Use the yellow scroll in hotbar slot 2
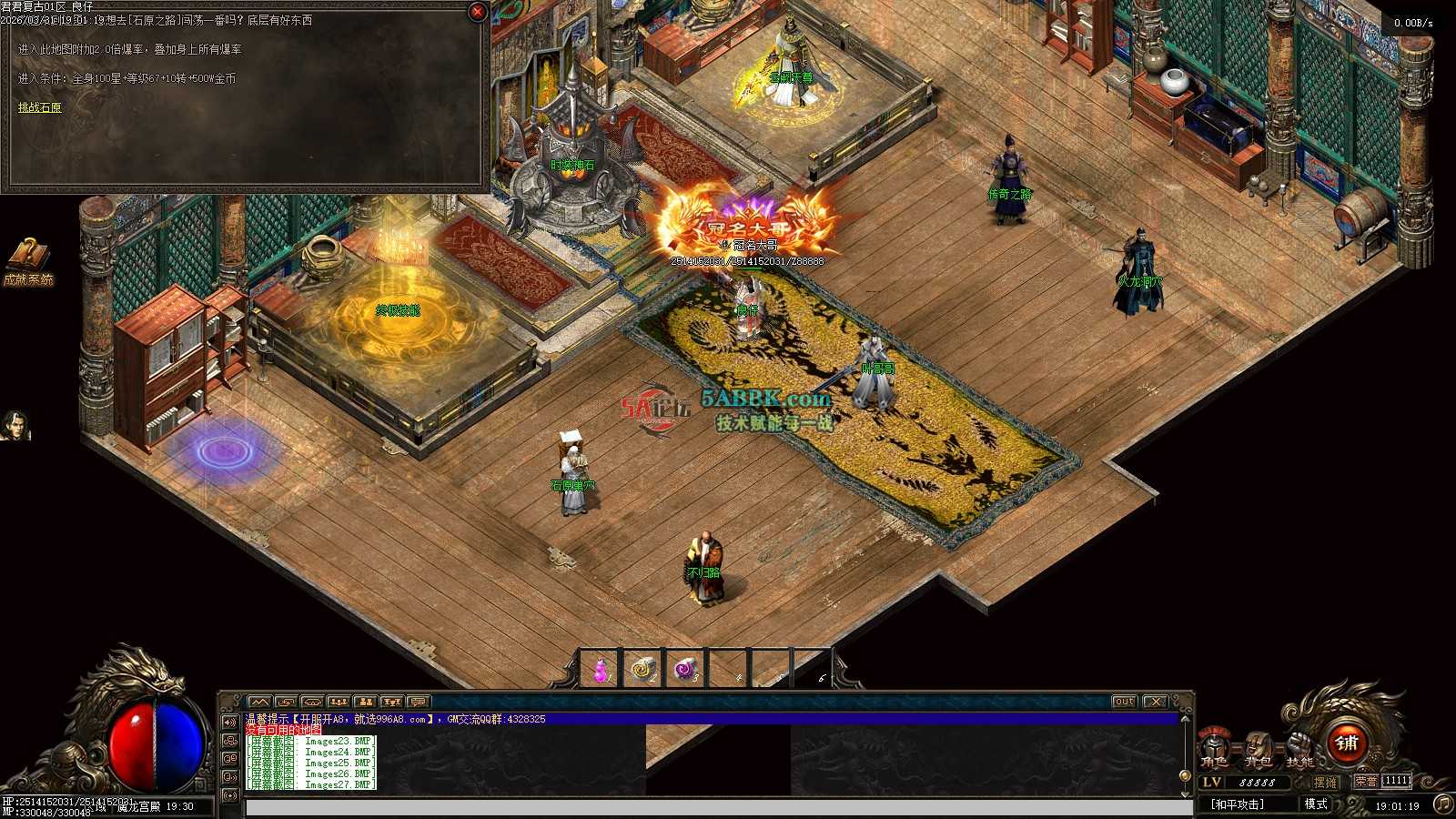The image size is (1456, 819). 643,671
